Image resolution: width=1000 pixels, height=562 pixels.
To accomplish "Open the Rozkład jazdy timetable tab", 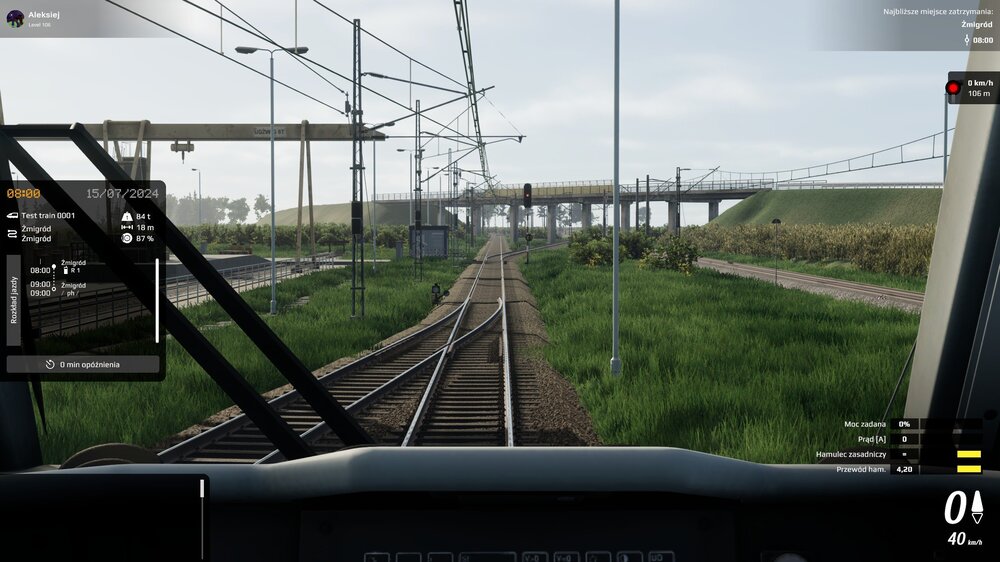I will tap(14, 301).
